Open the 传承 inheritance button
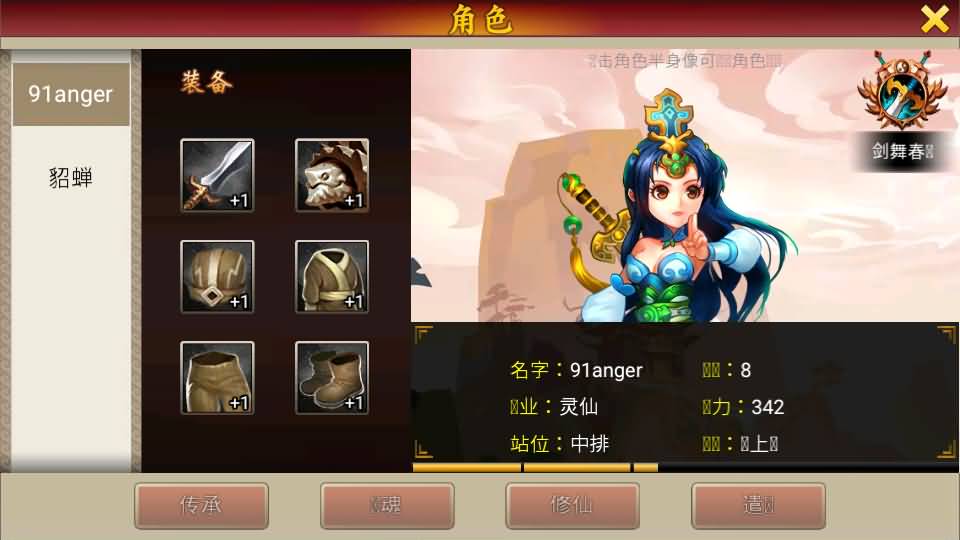The height and width of the screenshot is (540, 960). [x=201, y=505]
